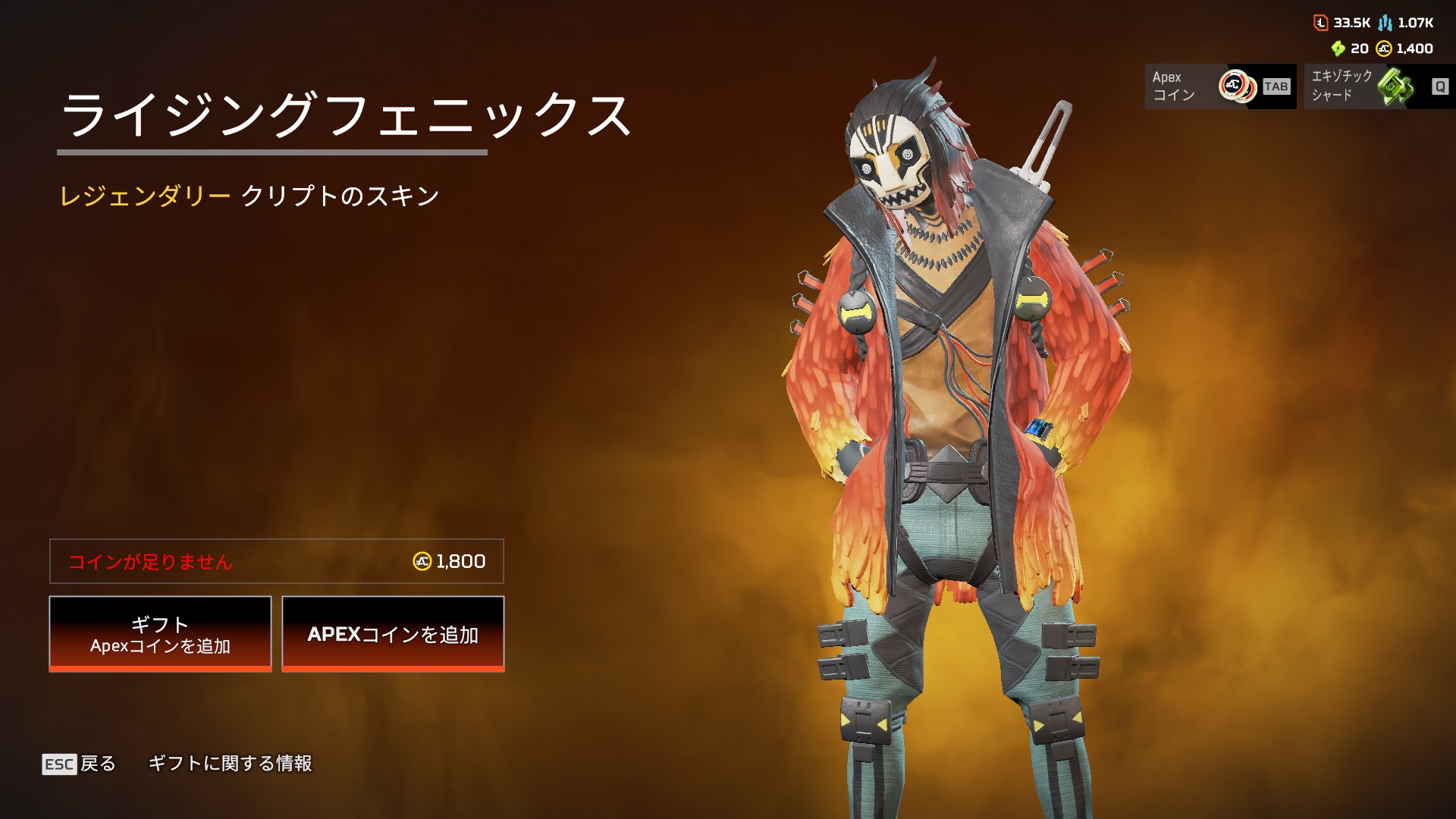Select the APEXコインを追加 button

click(x=393, y=634)
